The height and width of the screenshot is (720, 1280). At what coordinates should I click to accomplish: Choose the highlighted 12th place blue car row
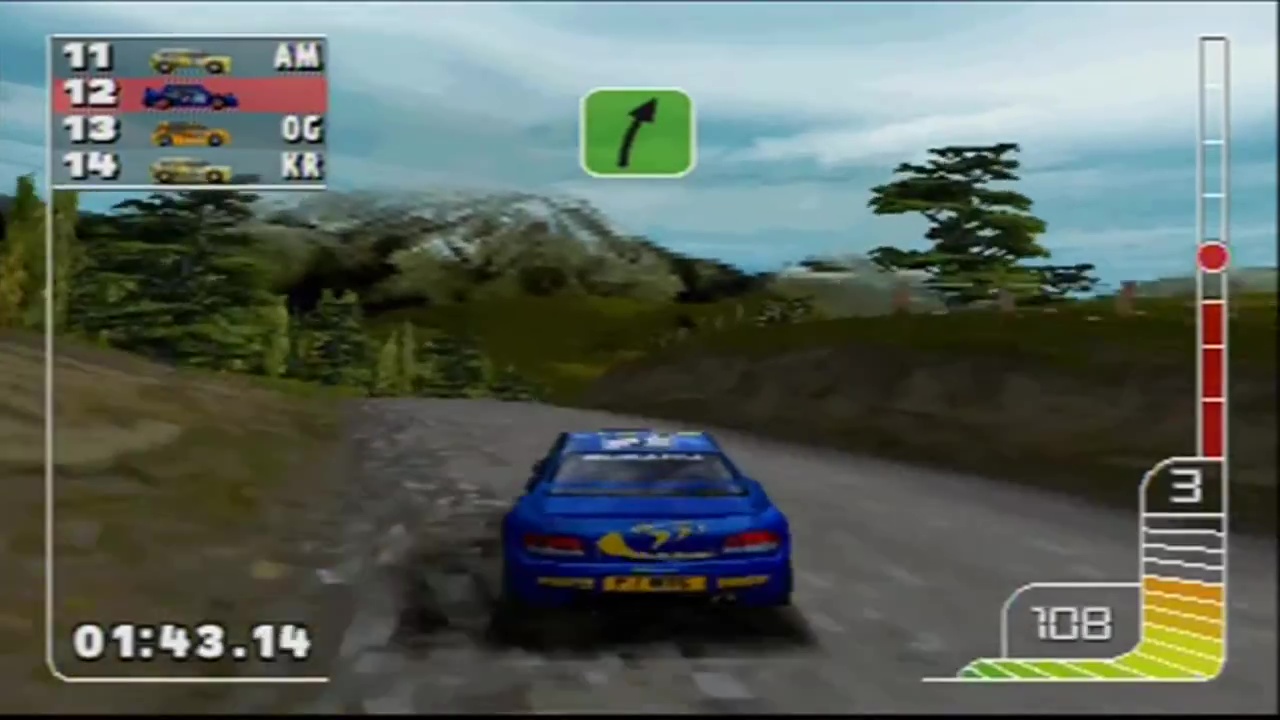(189, 95)
